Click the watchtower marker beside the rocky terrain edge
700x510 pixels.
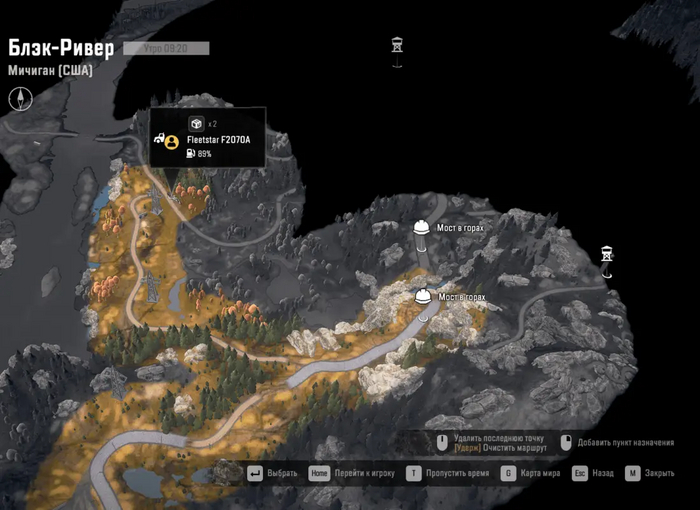click(x=606, y=255)
